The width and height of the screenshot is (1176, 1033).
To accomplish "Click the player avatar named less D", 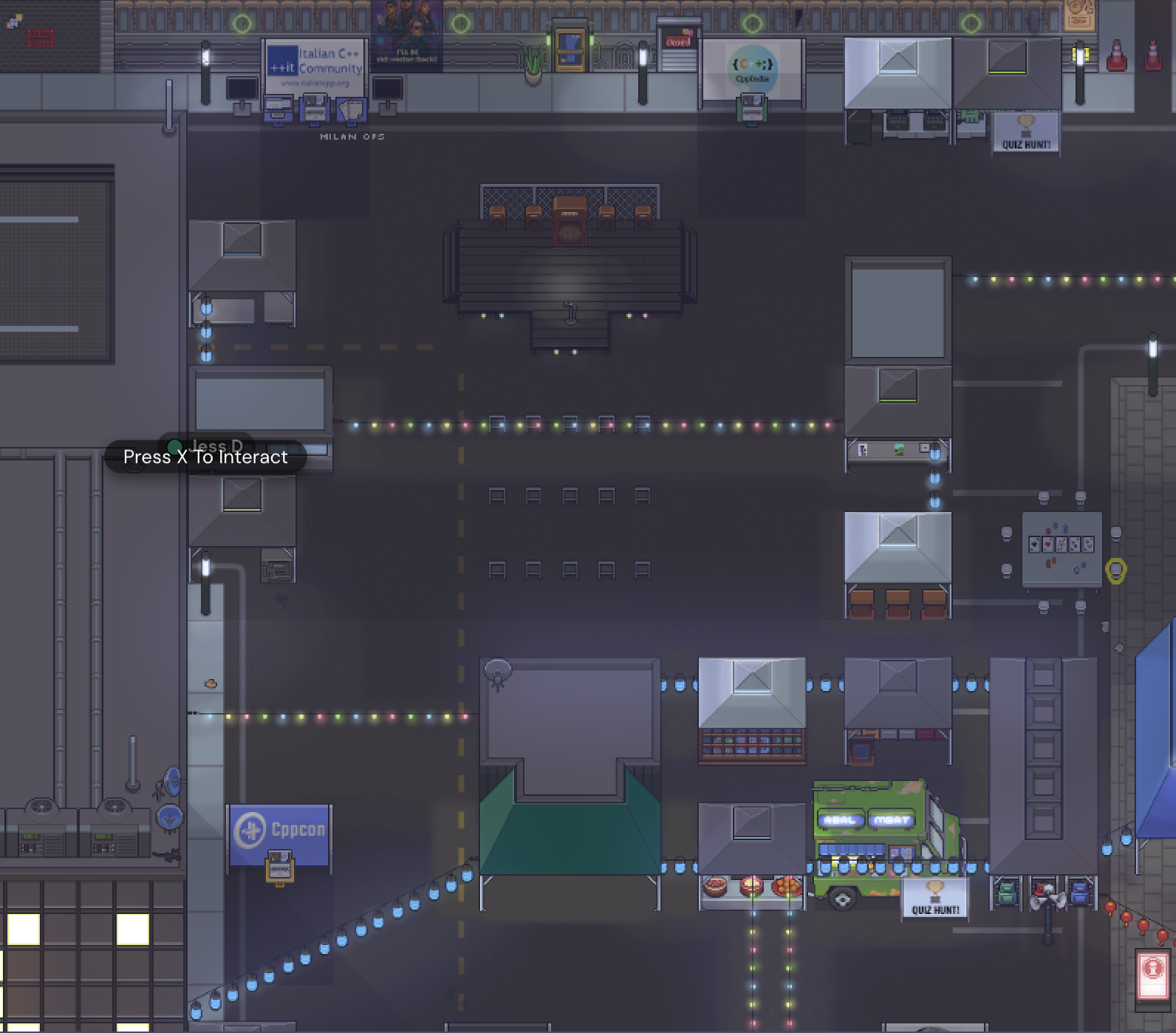I will 174,445.
